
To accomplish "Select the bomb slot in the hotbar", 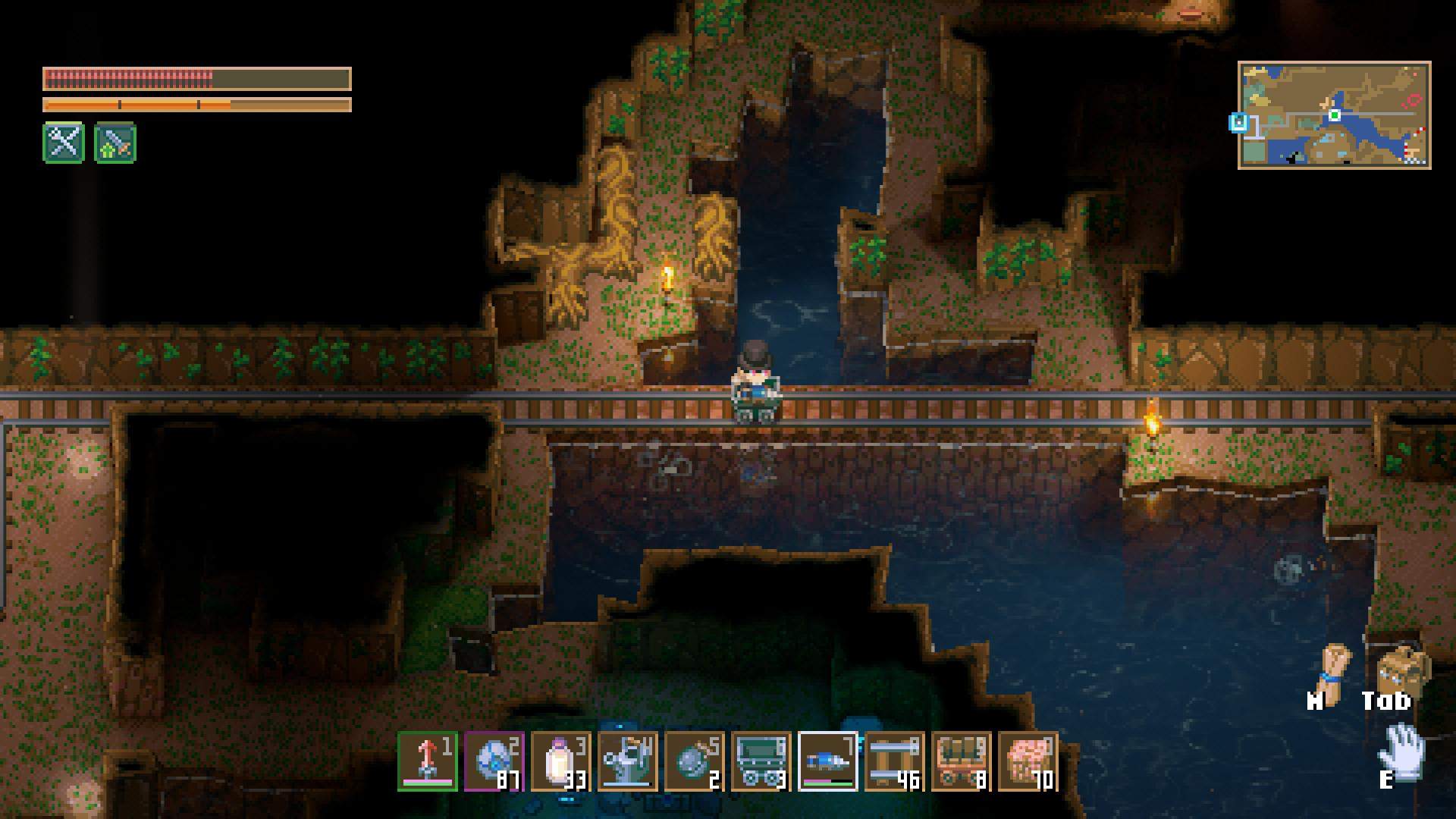I will [x=695, y=761].
